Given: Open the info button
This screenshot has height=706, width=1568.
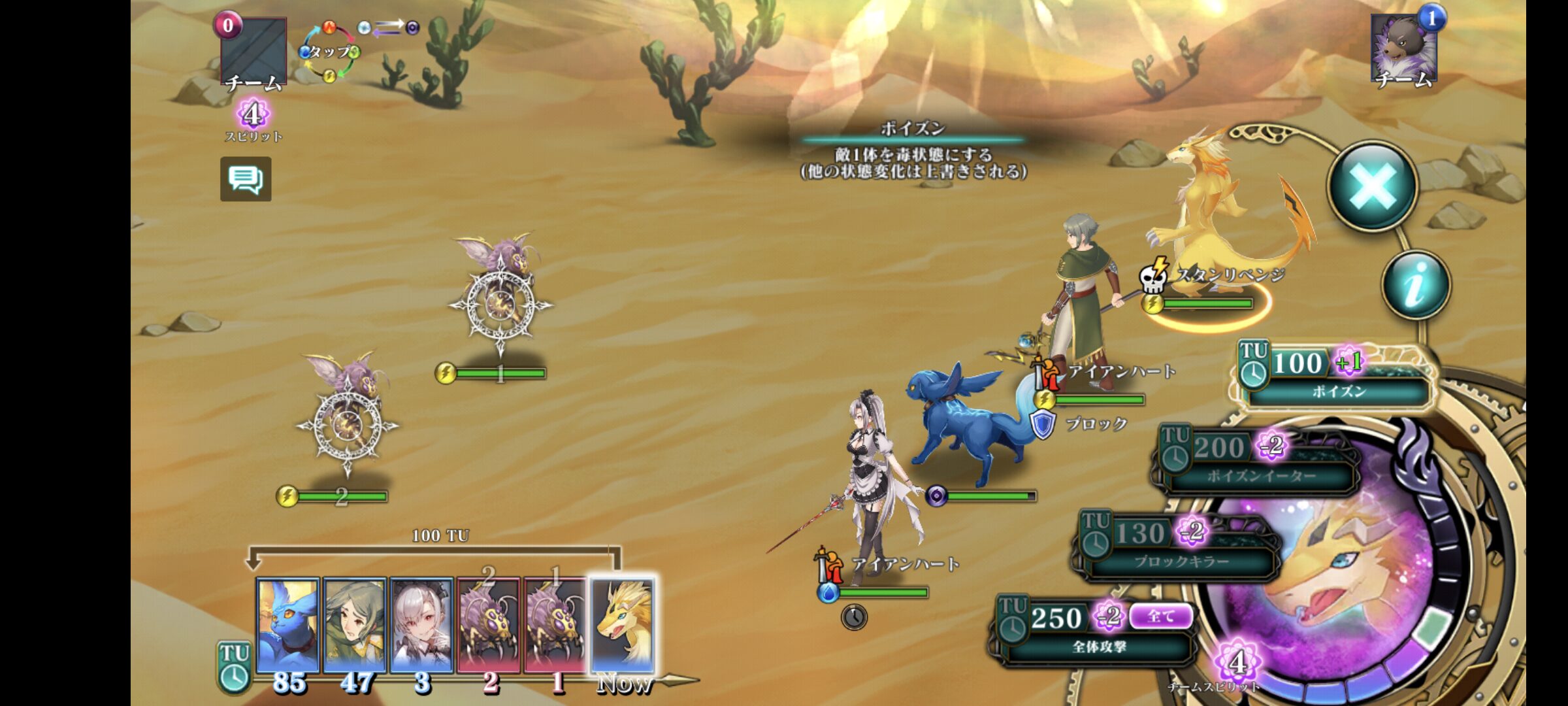Looking at the screenshot, I should point(1416,286).
